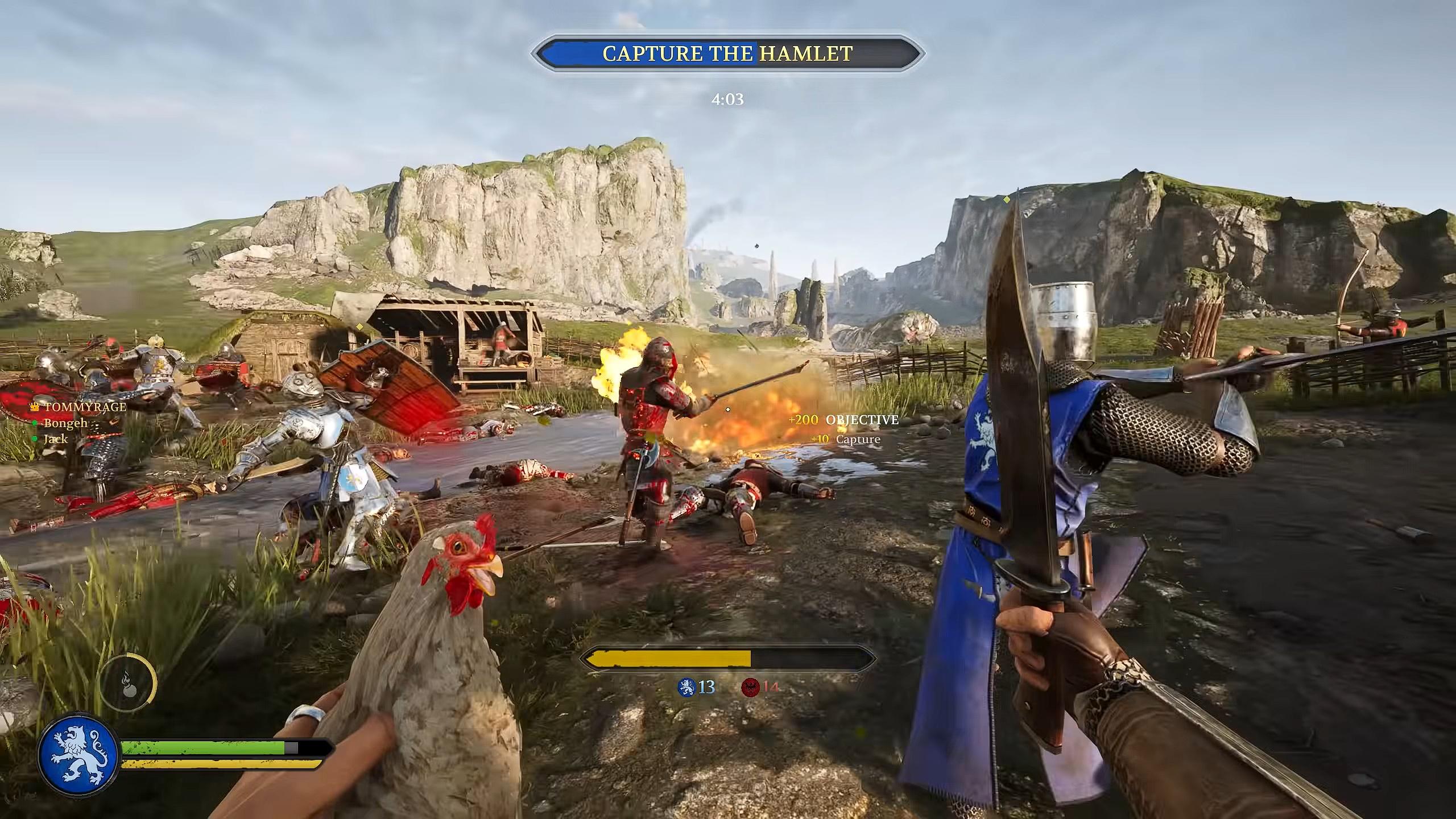1456x819 pixels.
Task: Click the blue team lion count icon
Action: (x=687, y=687)
